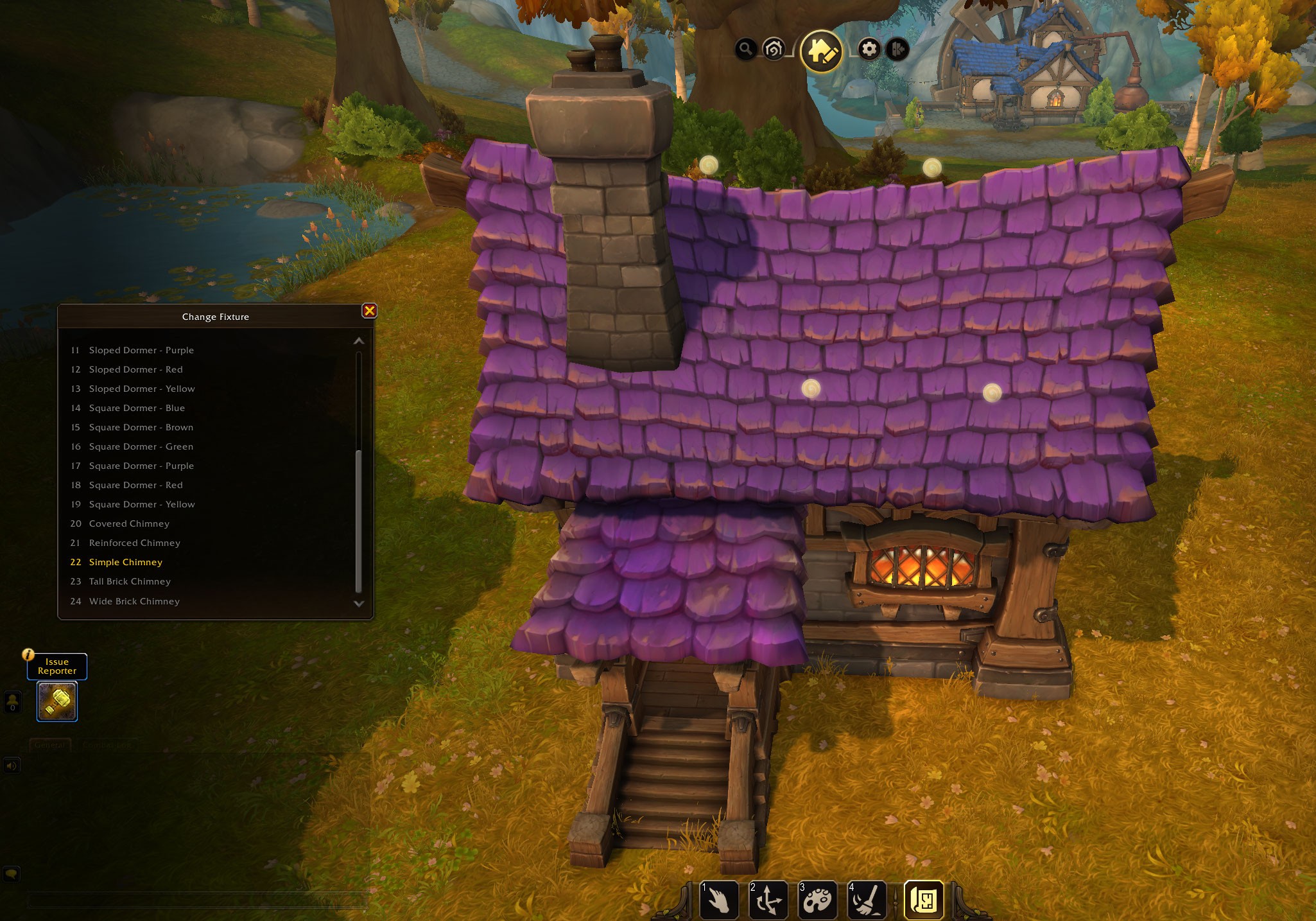
Task: Click the exit door arrow button
Action: point(897,49)
